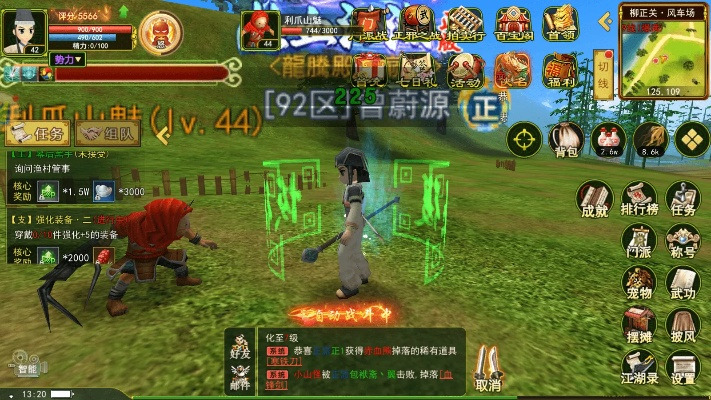Open the 宠物 pet menu
711x400 pixels.
638,285
